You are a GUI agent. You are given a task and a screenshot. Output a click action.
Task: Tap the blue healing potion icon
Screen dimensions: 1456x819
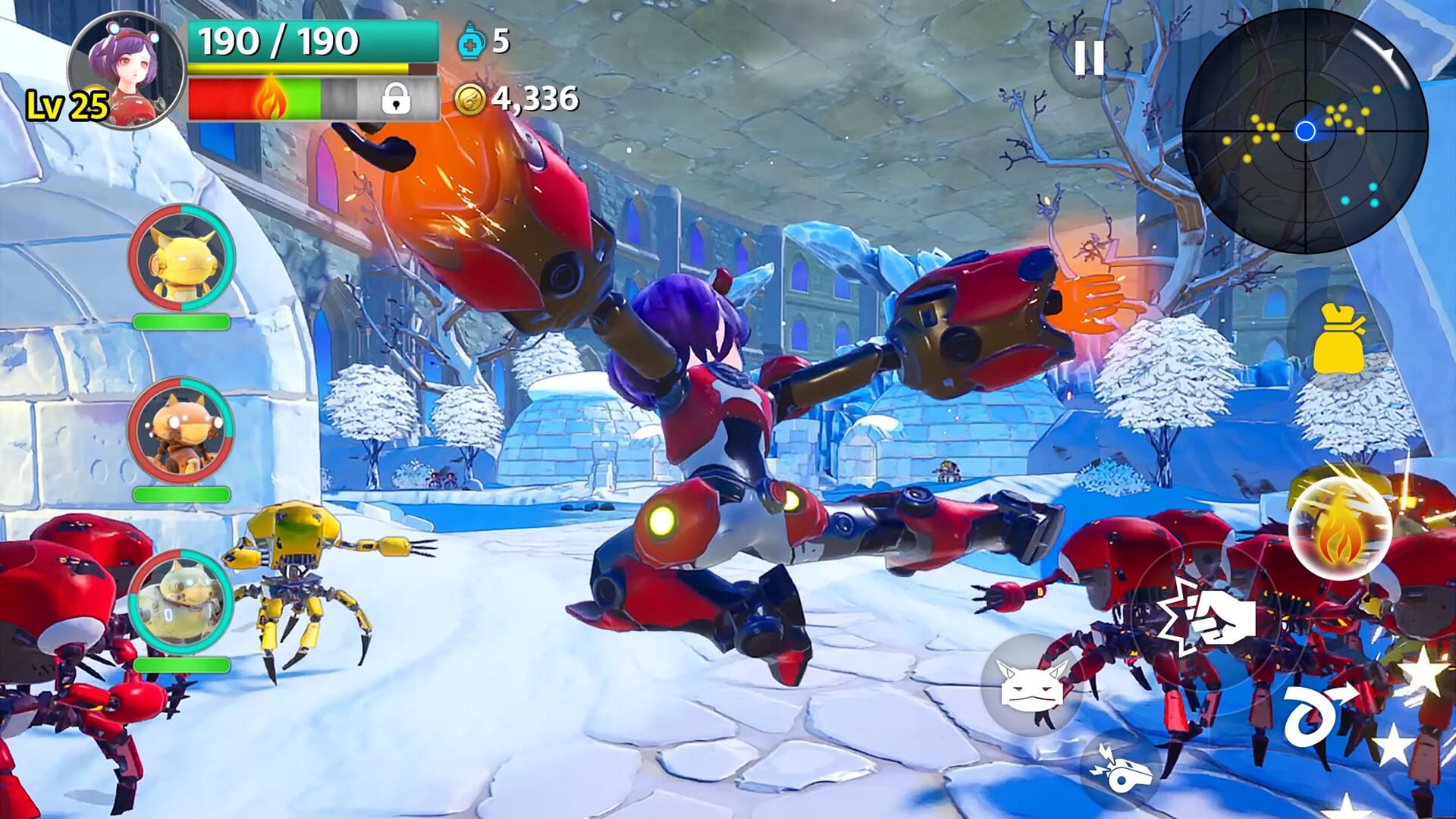pos(471,44)
